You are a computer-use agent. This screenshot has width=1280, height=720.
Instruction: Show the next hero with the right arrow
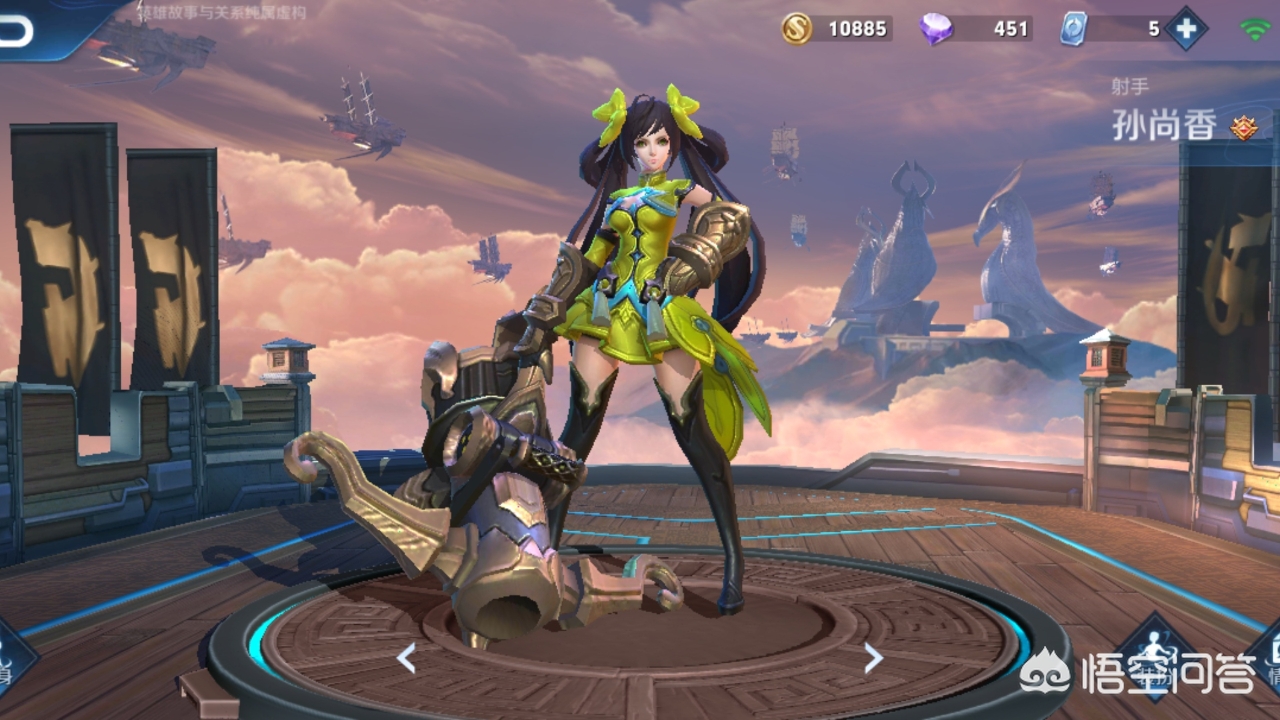point(873,657)
